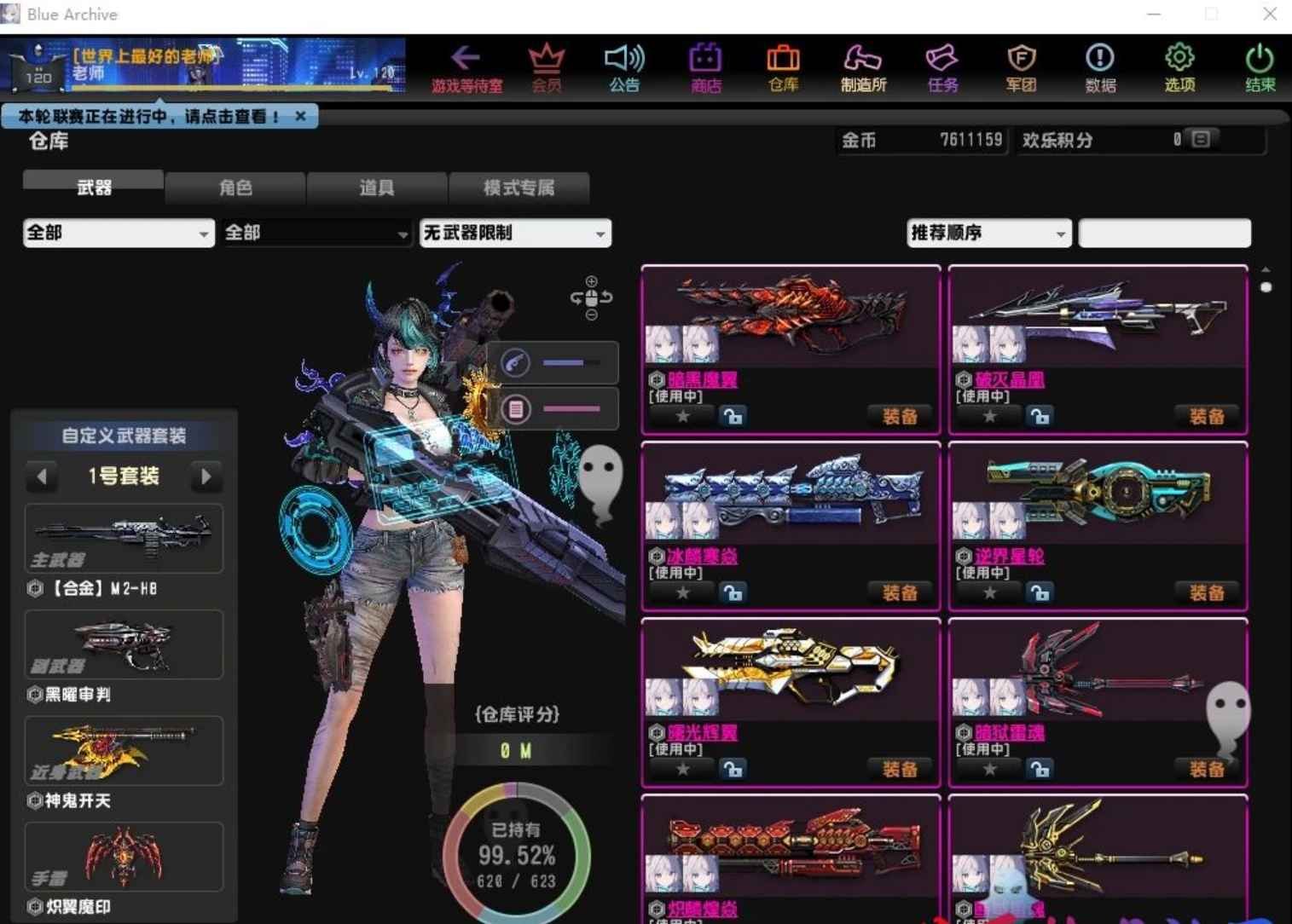Switch to the 角色 tab
Image resolution: width=1292 pixels, height=924 pixels.
coord(235,188)
